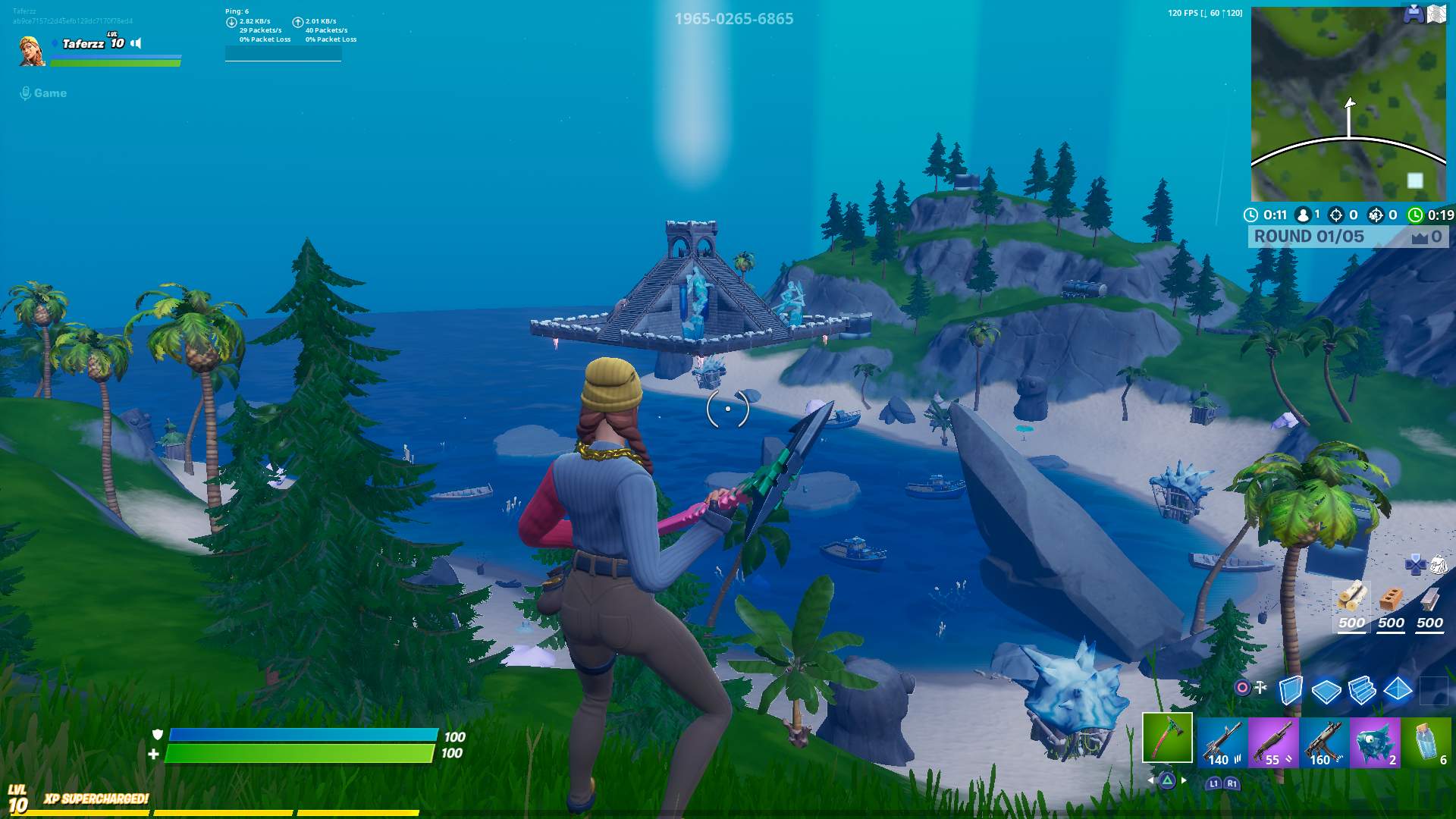Select the floor building piece
This screenshot has width=1456, height=819.
(1326, 691)
